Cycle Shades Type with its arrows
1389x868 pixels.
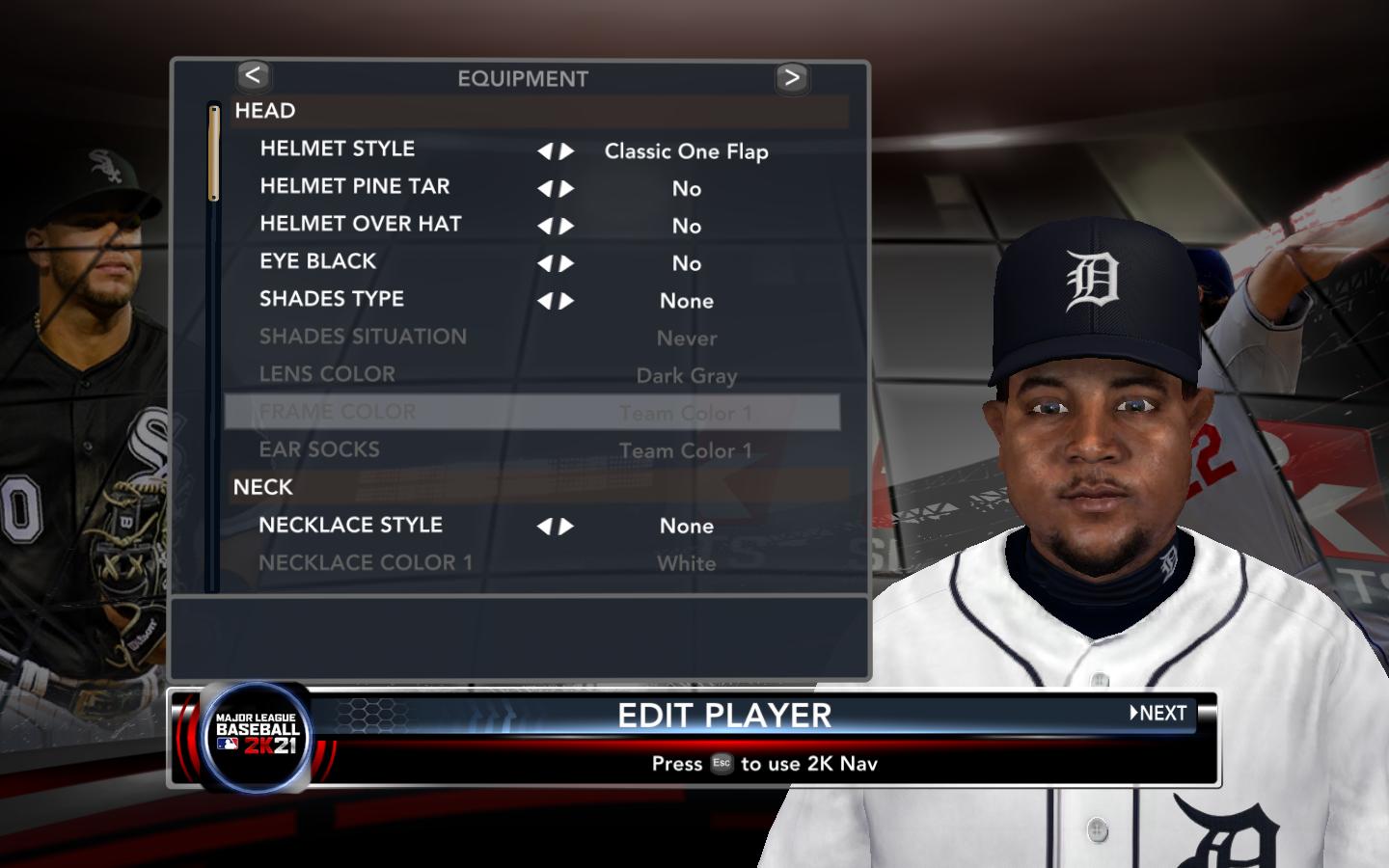pos(556,302)
